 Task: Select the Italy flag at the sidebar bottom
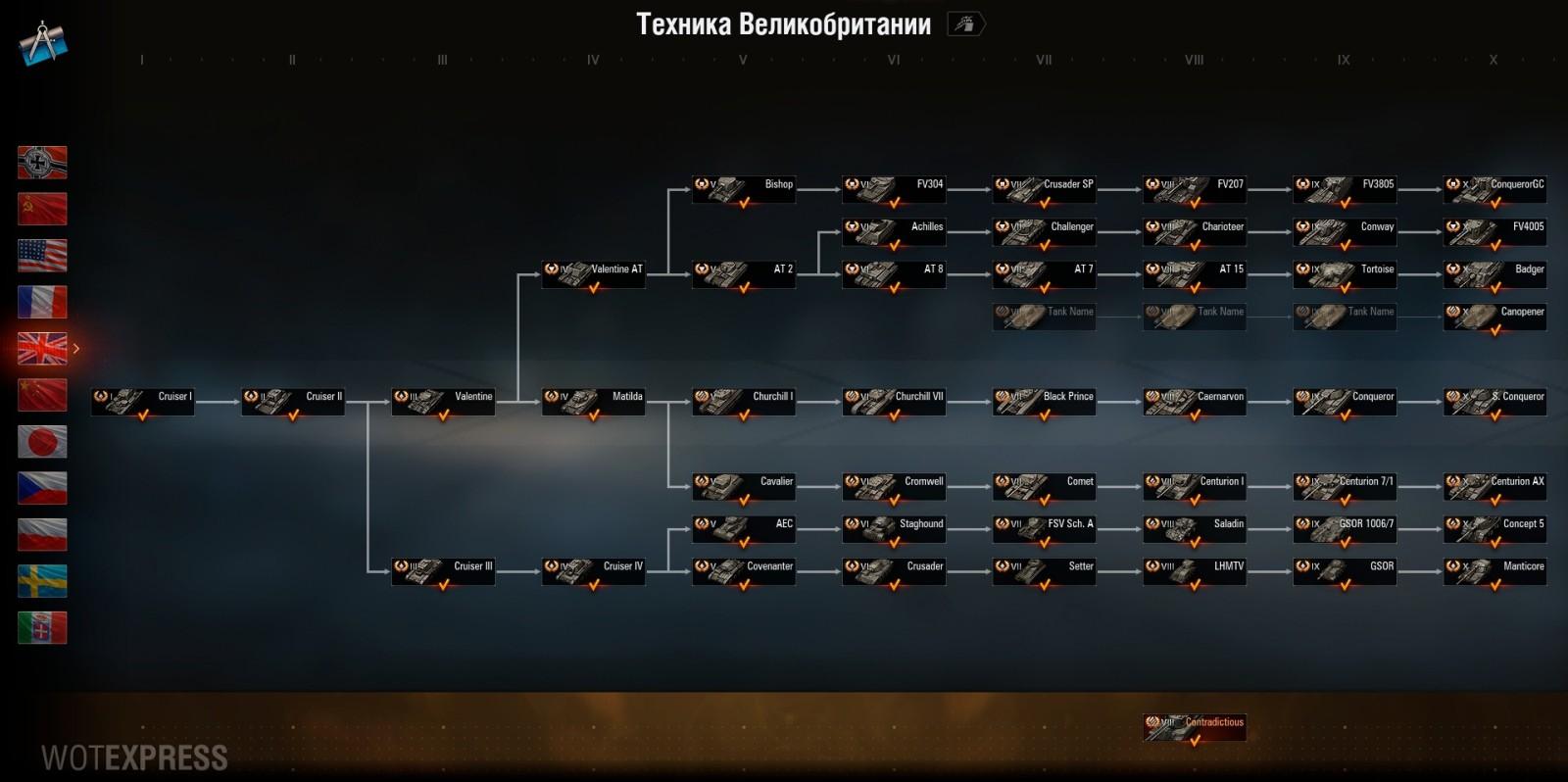[42, 628]
